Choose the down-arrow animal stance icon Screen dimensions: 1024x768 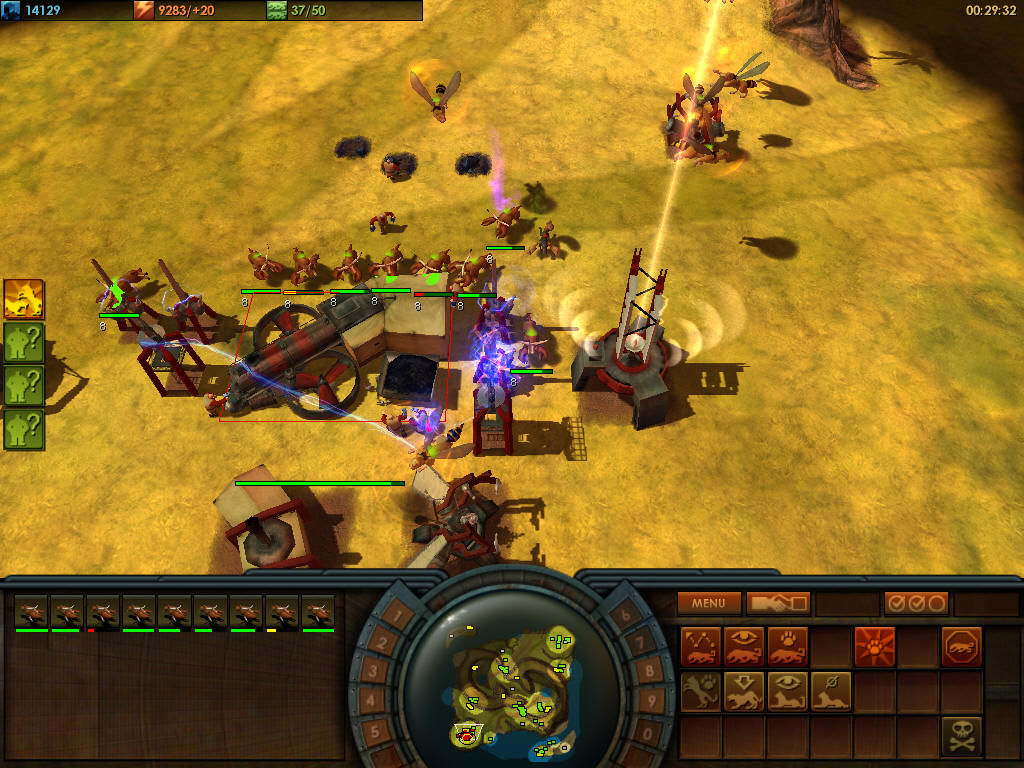click(744, 691)
